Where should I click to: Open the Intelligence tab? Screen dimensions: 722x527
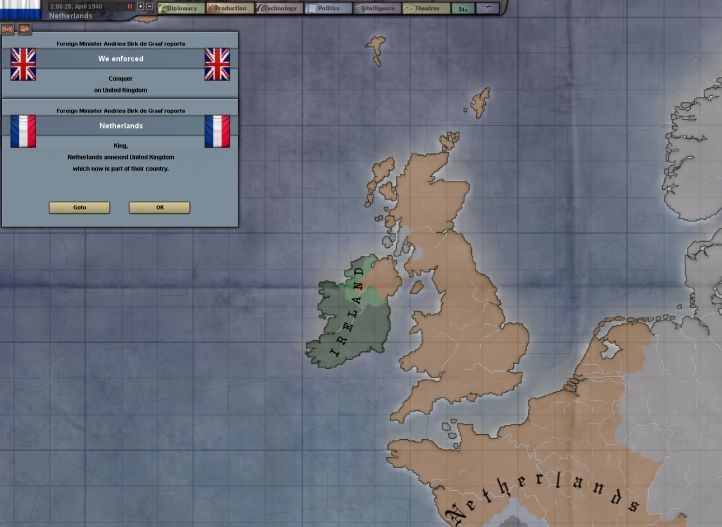pos(375,8)
